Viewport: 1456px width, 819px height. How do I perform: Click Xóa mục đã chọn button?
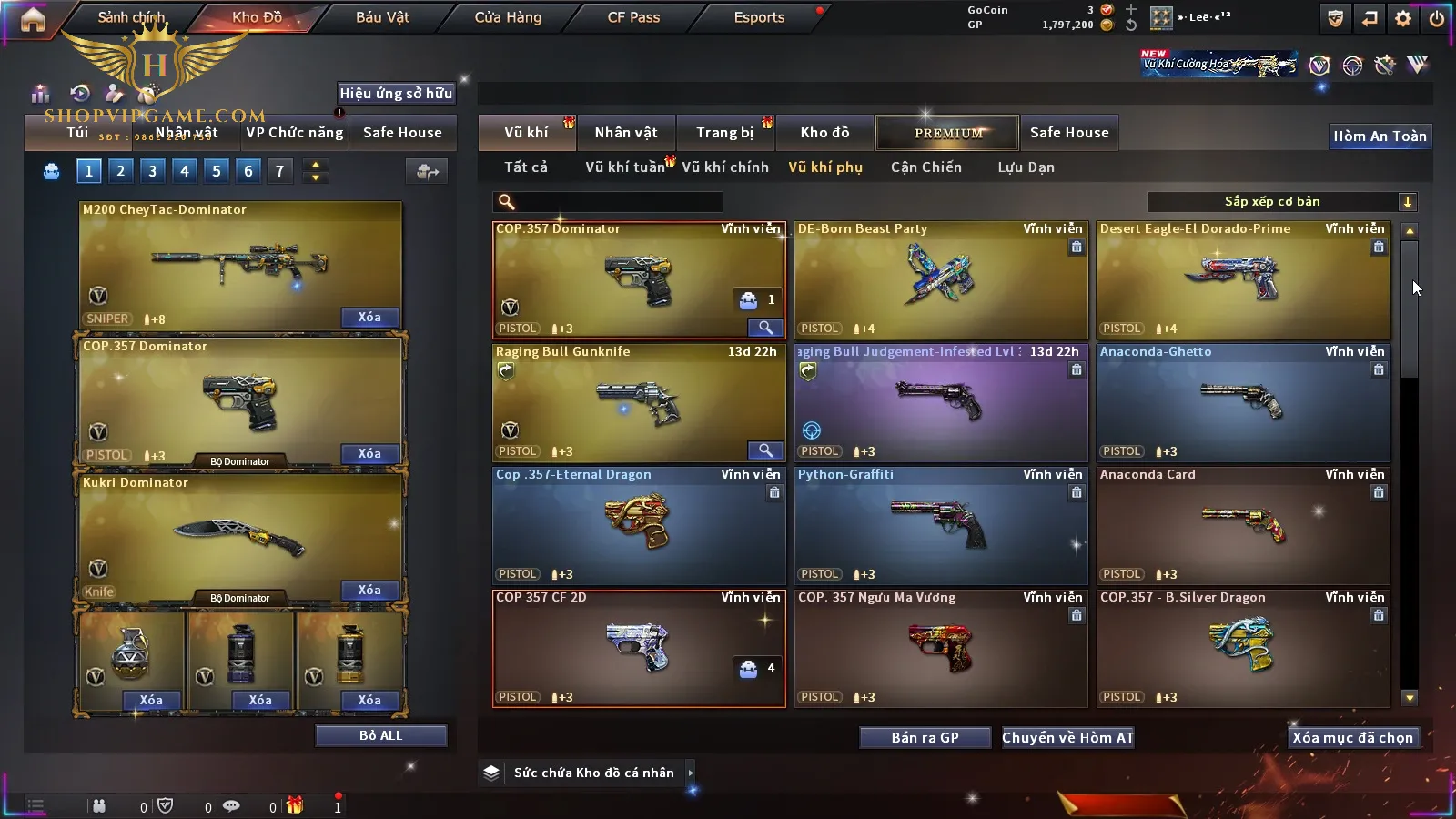(x=1352, y=738)
